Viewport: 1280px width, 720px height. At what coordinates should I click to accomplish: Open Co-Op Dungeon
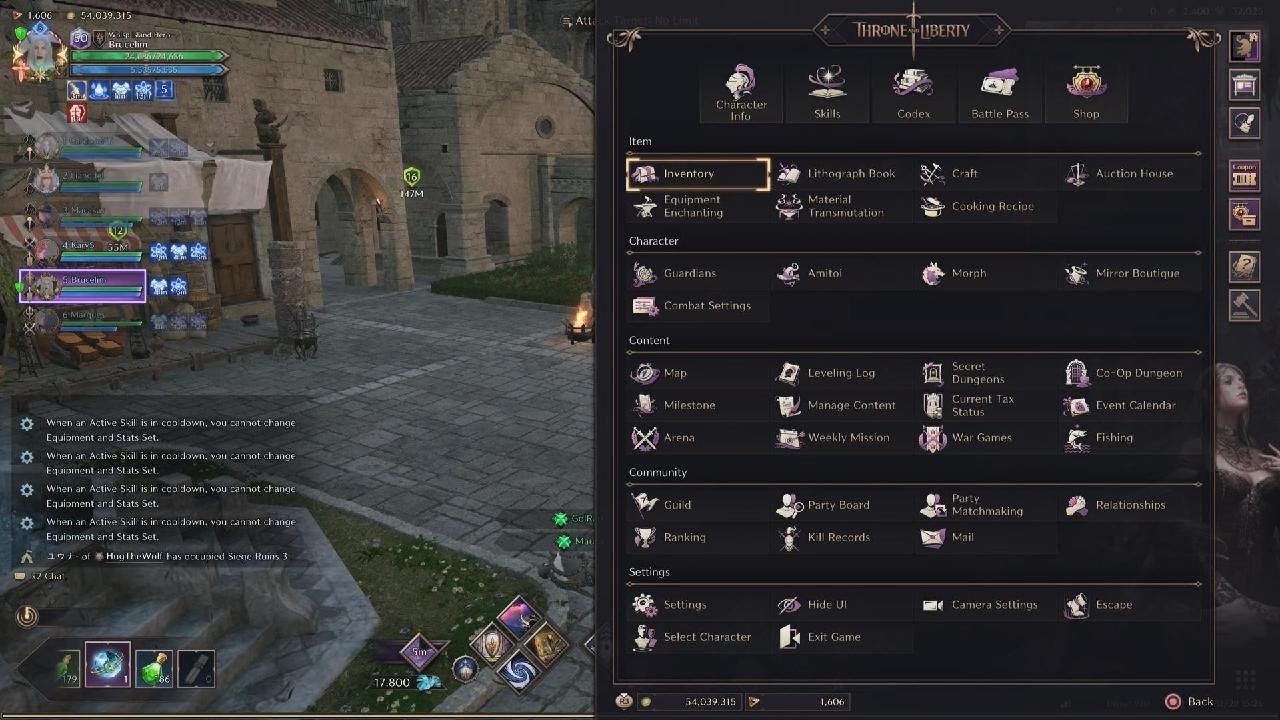tap(1138, 373)
